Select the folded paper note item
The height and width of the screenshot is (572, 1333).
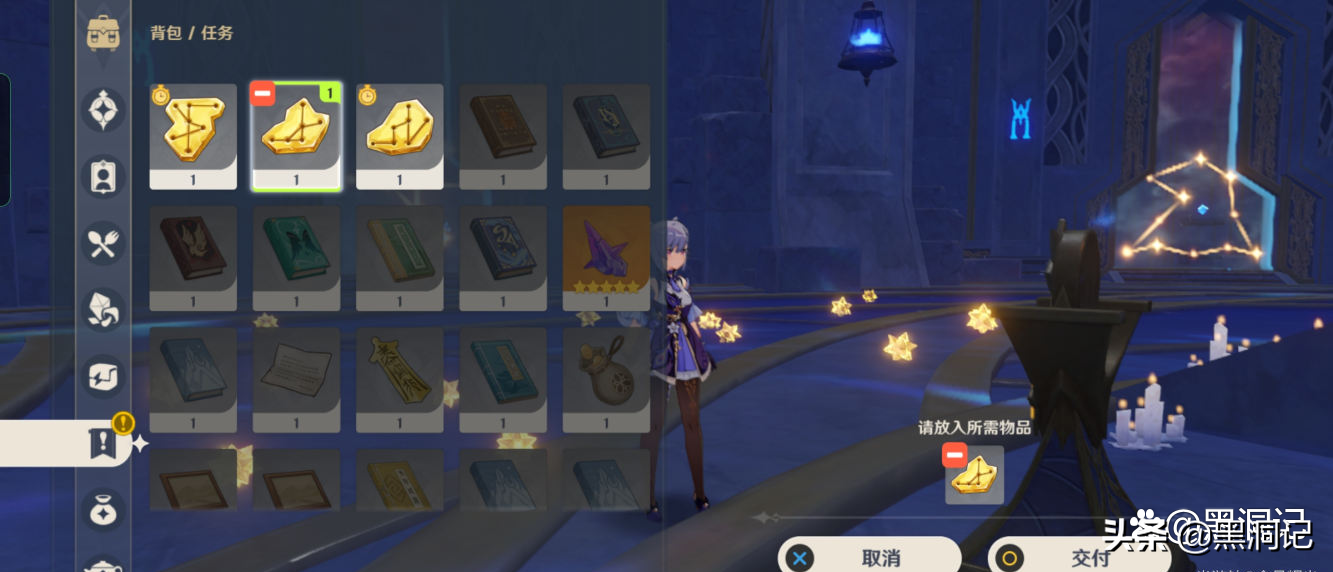click(x=296, y=379)
